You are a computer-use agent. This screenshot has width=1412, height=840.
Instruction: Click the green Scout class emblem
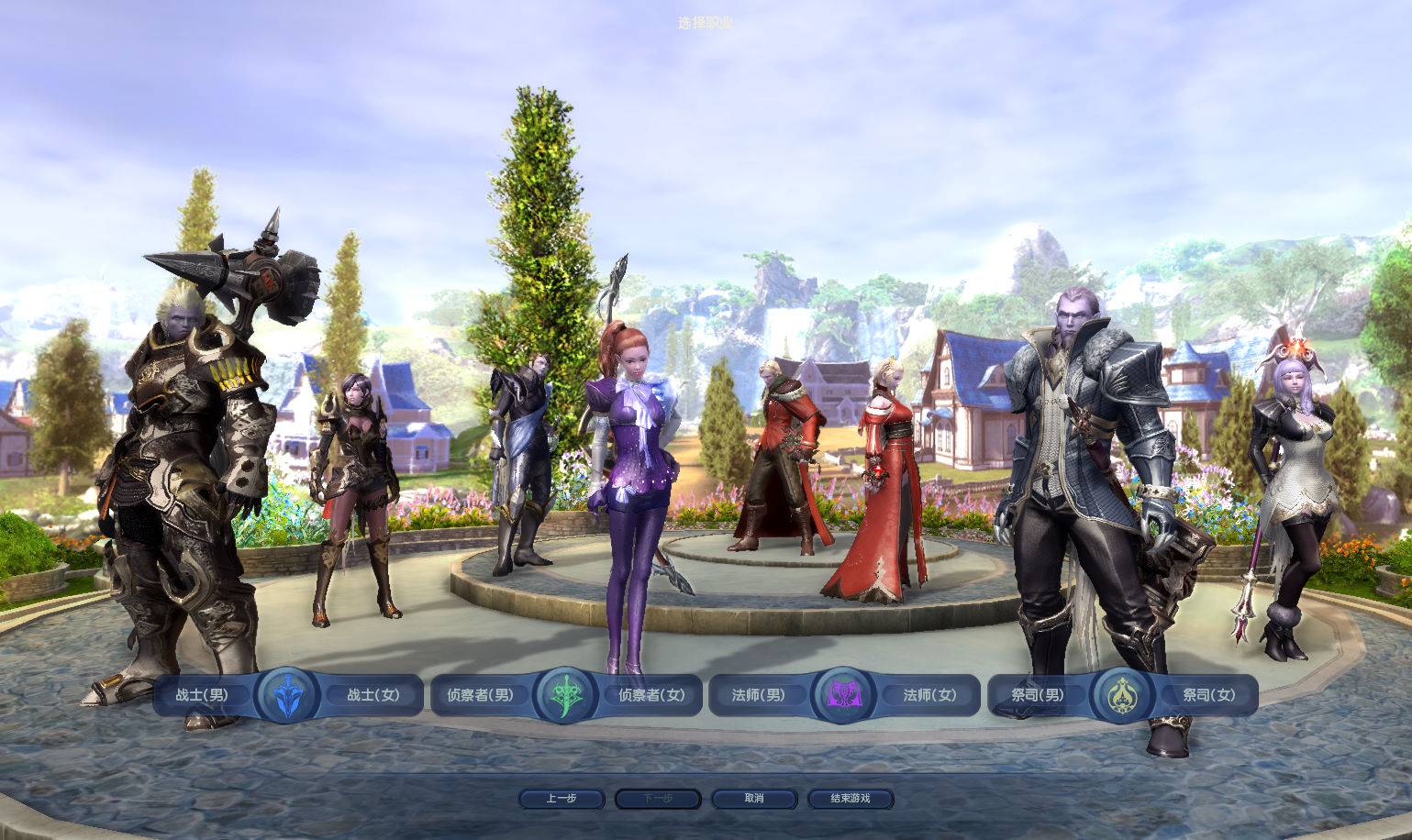tap(565, 695)
